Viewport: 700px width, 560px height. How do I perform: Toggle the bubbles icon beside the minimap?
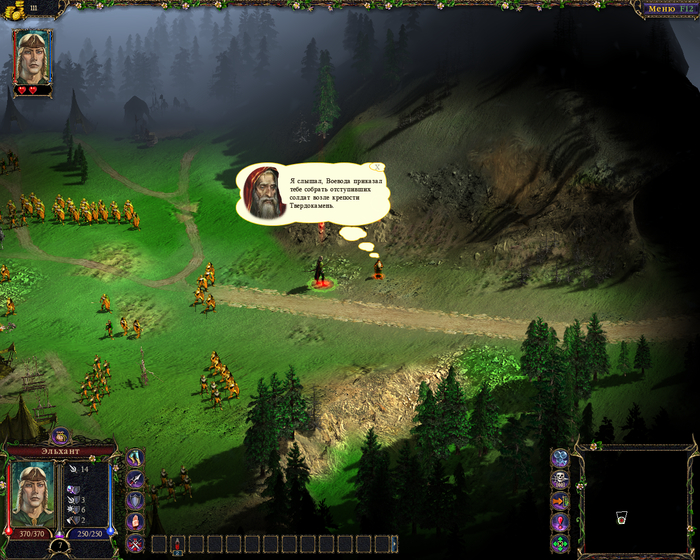560,458
